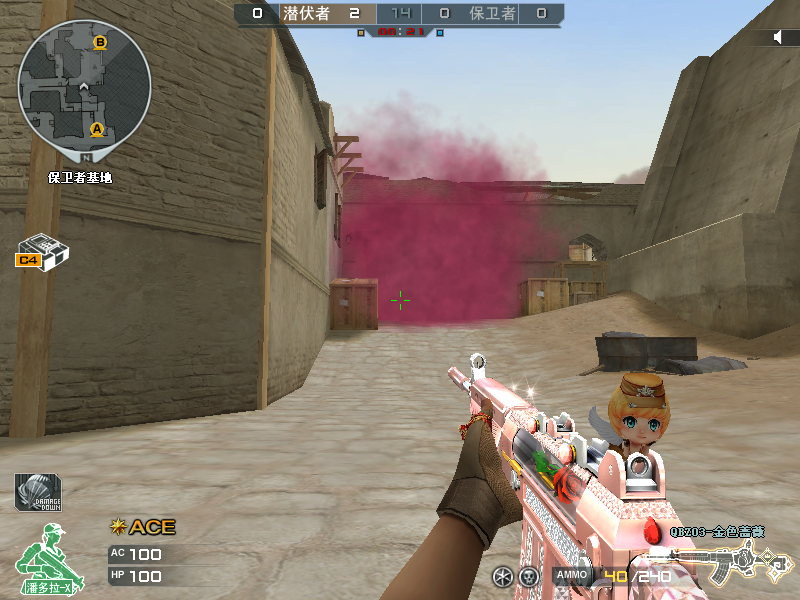Click the skull icon beside ammo
800x600 pixels.
tap(529, 577)
